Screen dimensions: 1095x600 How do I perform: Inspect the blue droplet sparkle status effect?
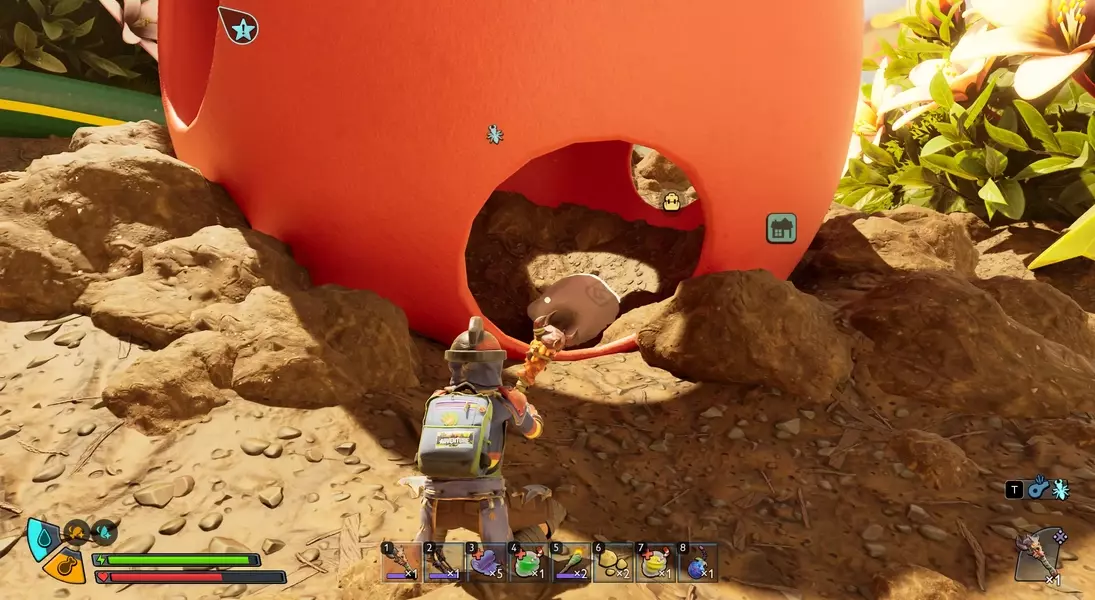103,532
